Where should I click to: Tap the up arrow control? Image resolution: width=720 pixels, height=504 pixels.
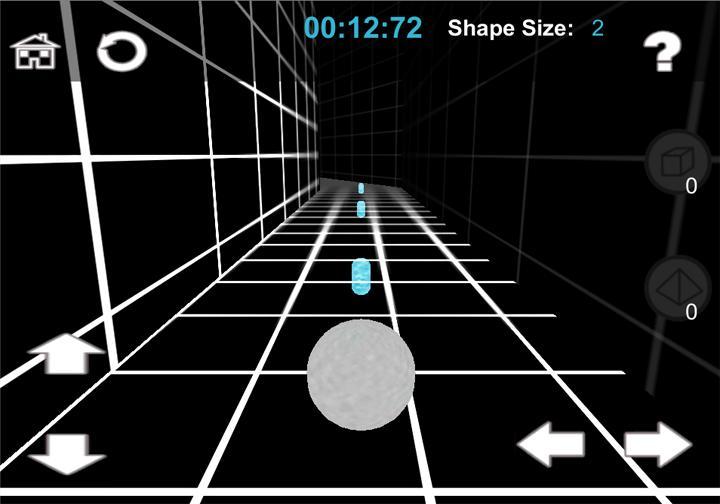pos(66,354)
